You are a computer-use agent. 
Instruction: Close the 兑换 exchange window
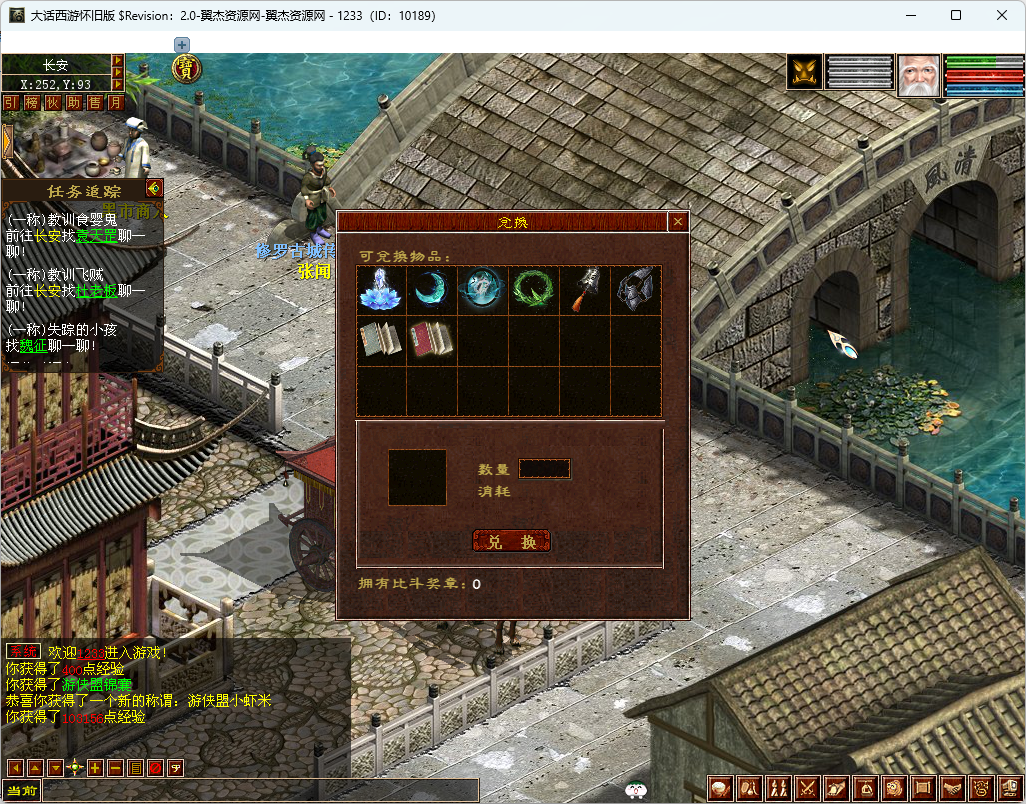pyautogui.click(x=678, y=222)
